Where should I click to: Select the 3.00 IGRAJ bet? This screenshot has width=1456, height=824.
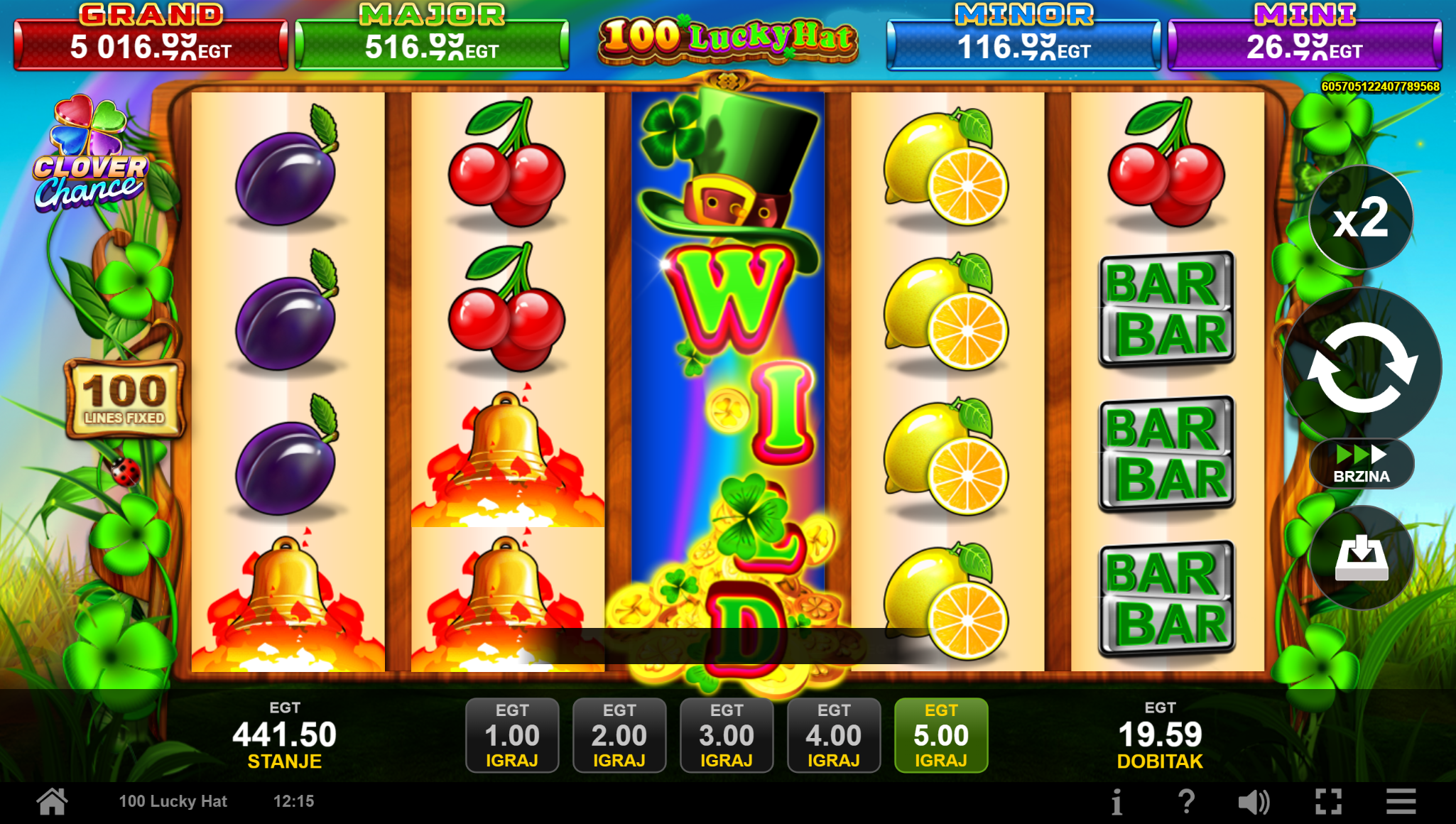click(727, 735)
